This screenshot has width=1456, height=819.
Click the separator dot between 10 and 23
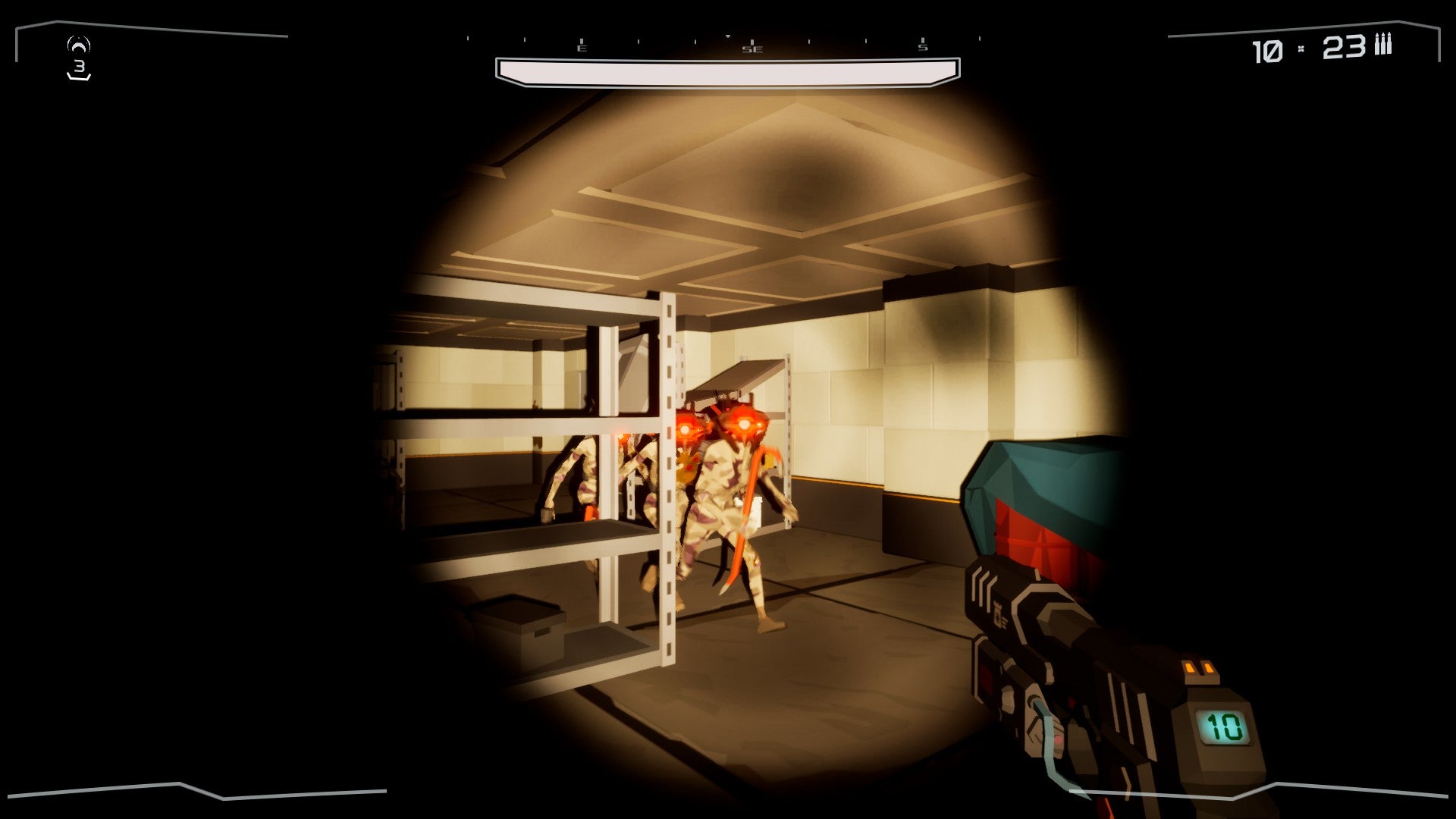pyautogui.click(x=1301, y=48)
